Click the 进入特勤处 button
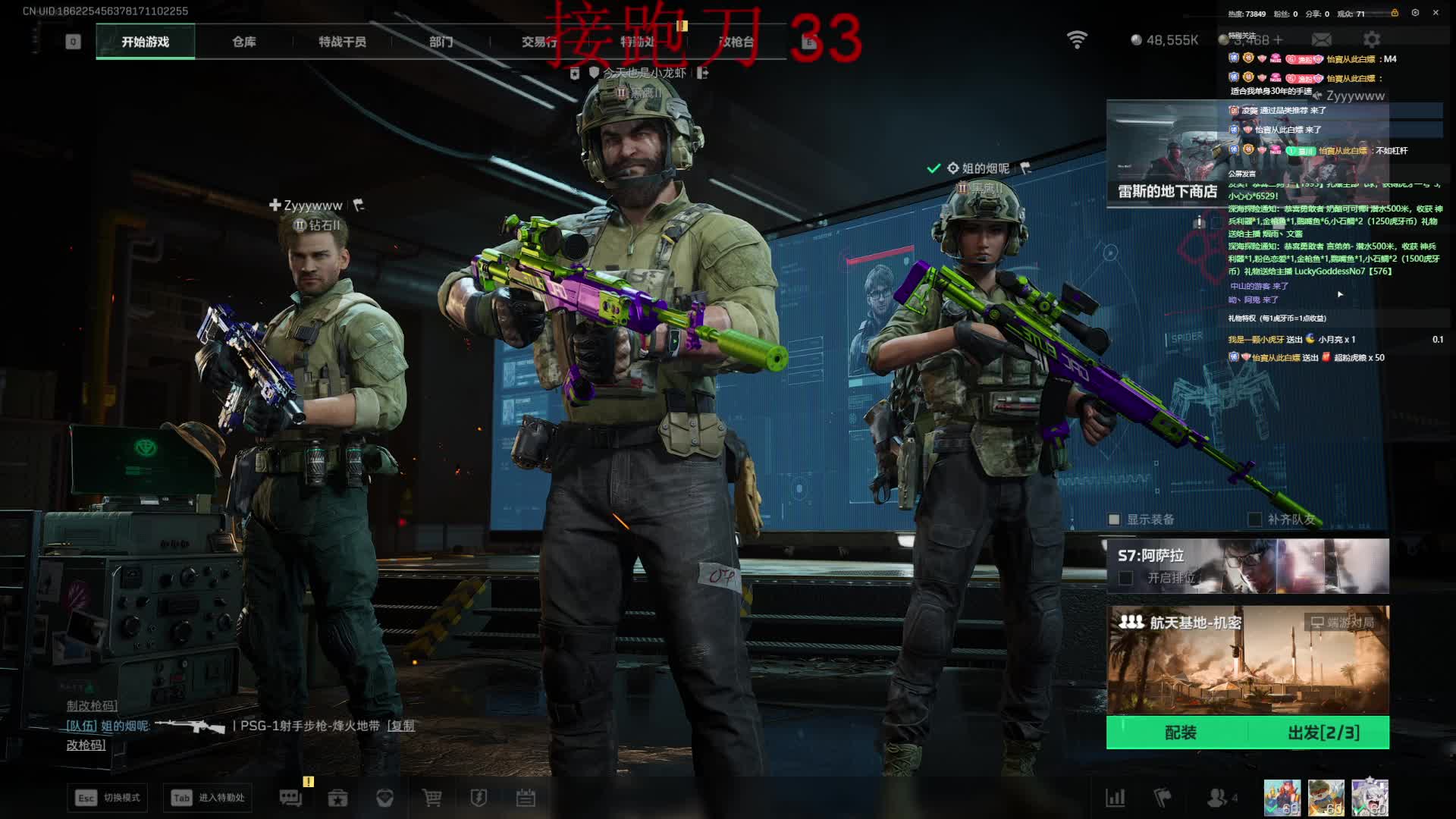1456x819 pixels. 207,798
